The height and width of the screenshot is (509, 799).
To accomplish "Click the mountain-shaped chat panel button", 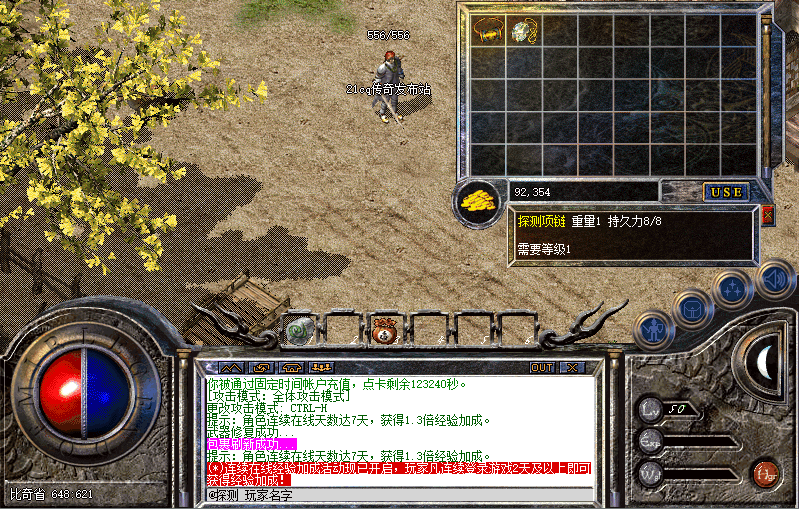I will pyautogui.click(x=231, y=367).
